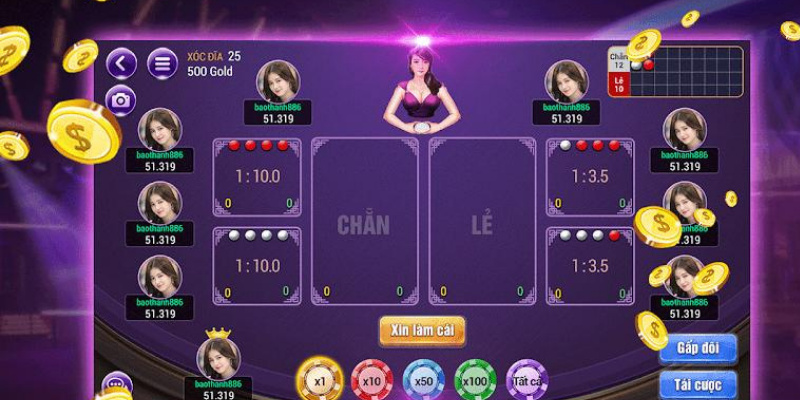Place a bet on Lẻ
Image resolution: width=800 pixels, height=400 pixels.
coord(482,222)
